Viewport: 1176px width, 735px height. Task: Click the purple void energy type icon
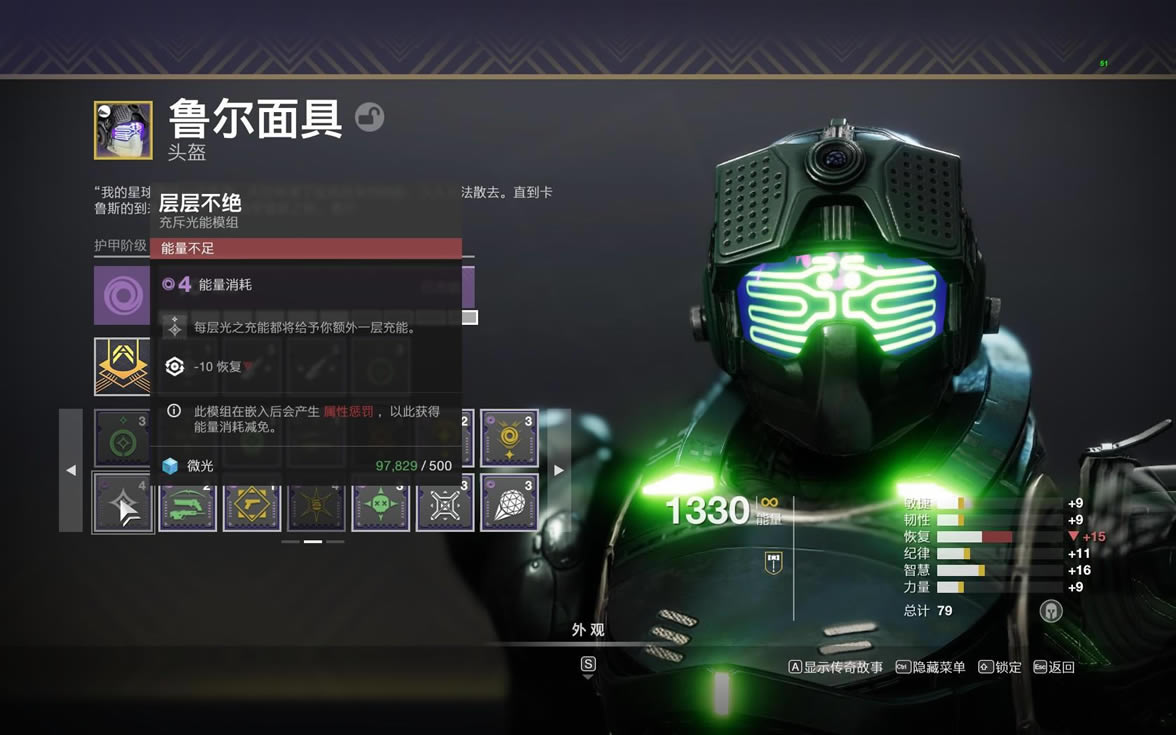[122, 295]
